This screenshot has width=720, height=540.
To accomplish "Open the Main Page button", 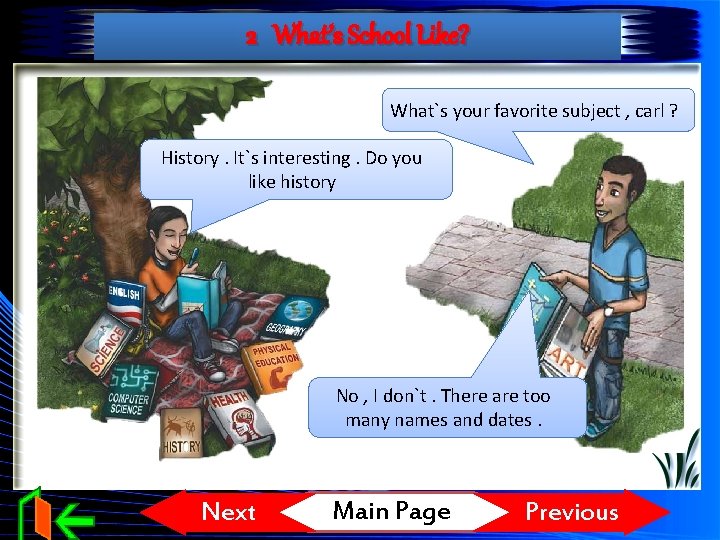I will (392, 512).
